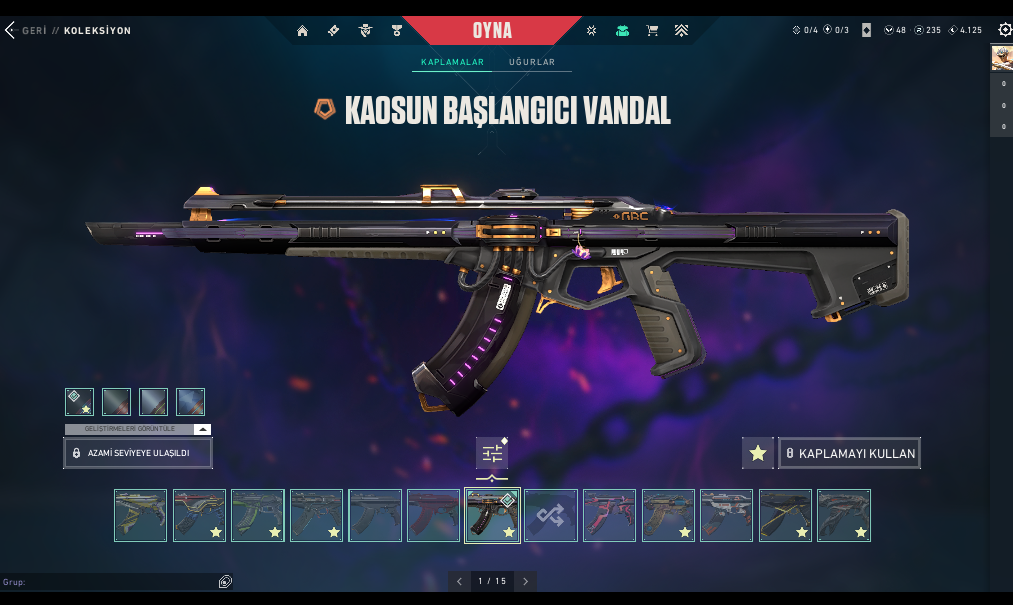The image size is (1013, 605).
Task: Open the store cart icon
Action: (x=652, y=31)
